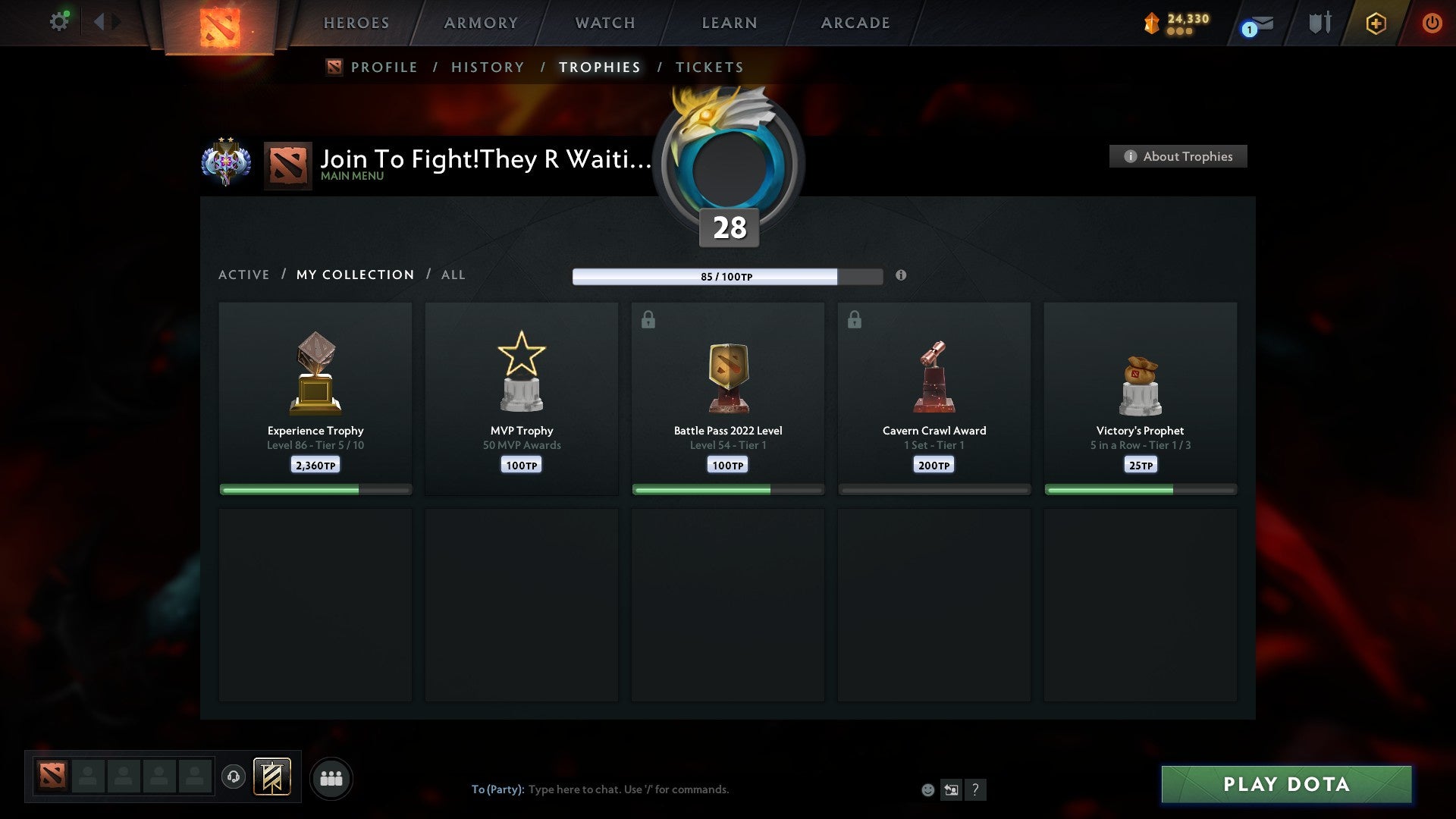Open the settings gear in top left
Screen dimensions: 1456x819
[x=58, y=21]
